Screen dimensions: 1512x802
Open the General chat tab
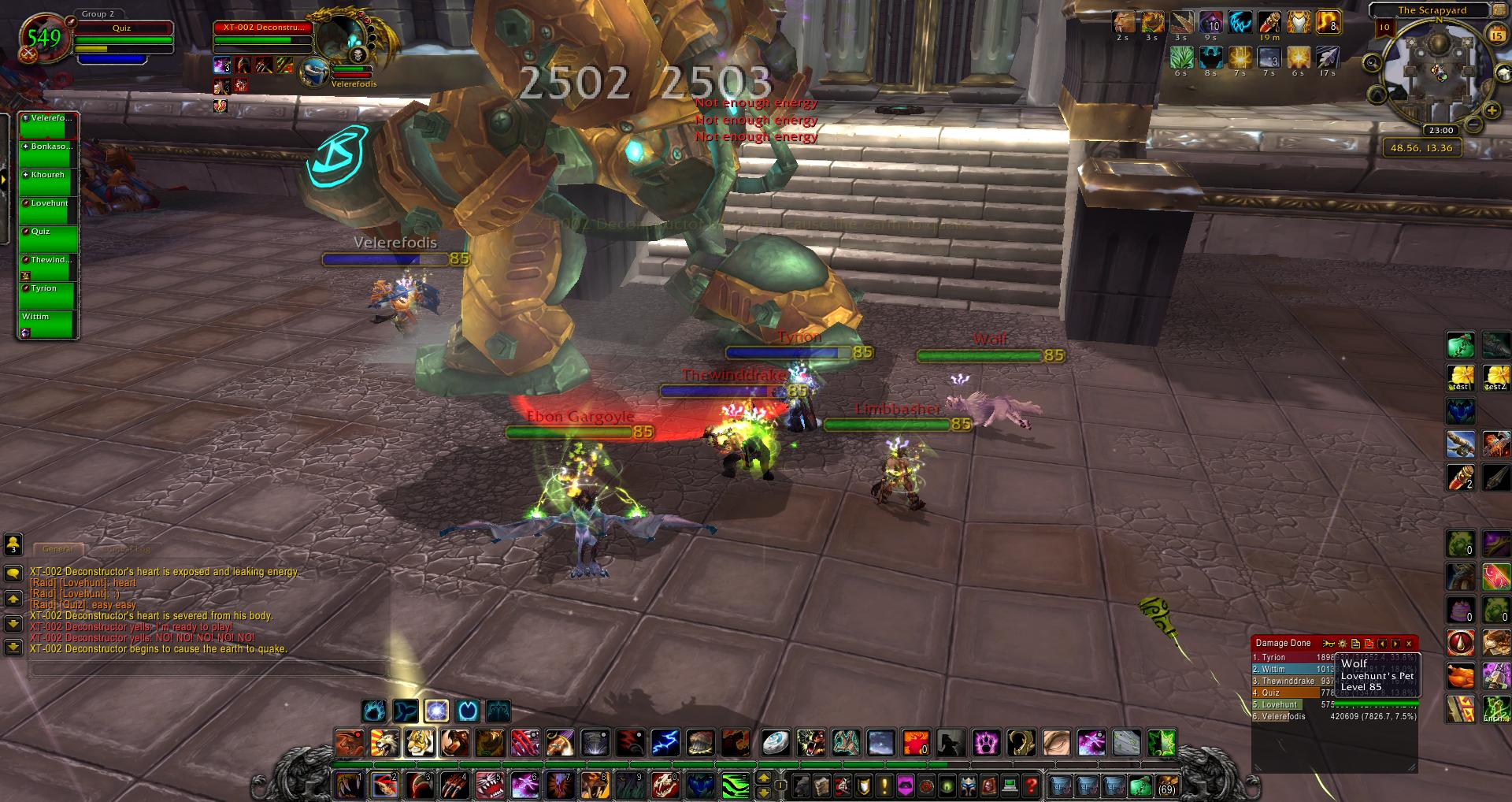point(57,549)
